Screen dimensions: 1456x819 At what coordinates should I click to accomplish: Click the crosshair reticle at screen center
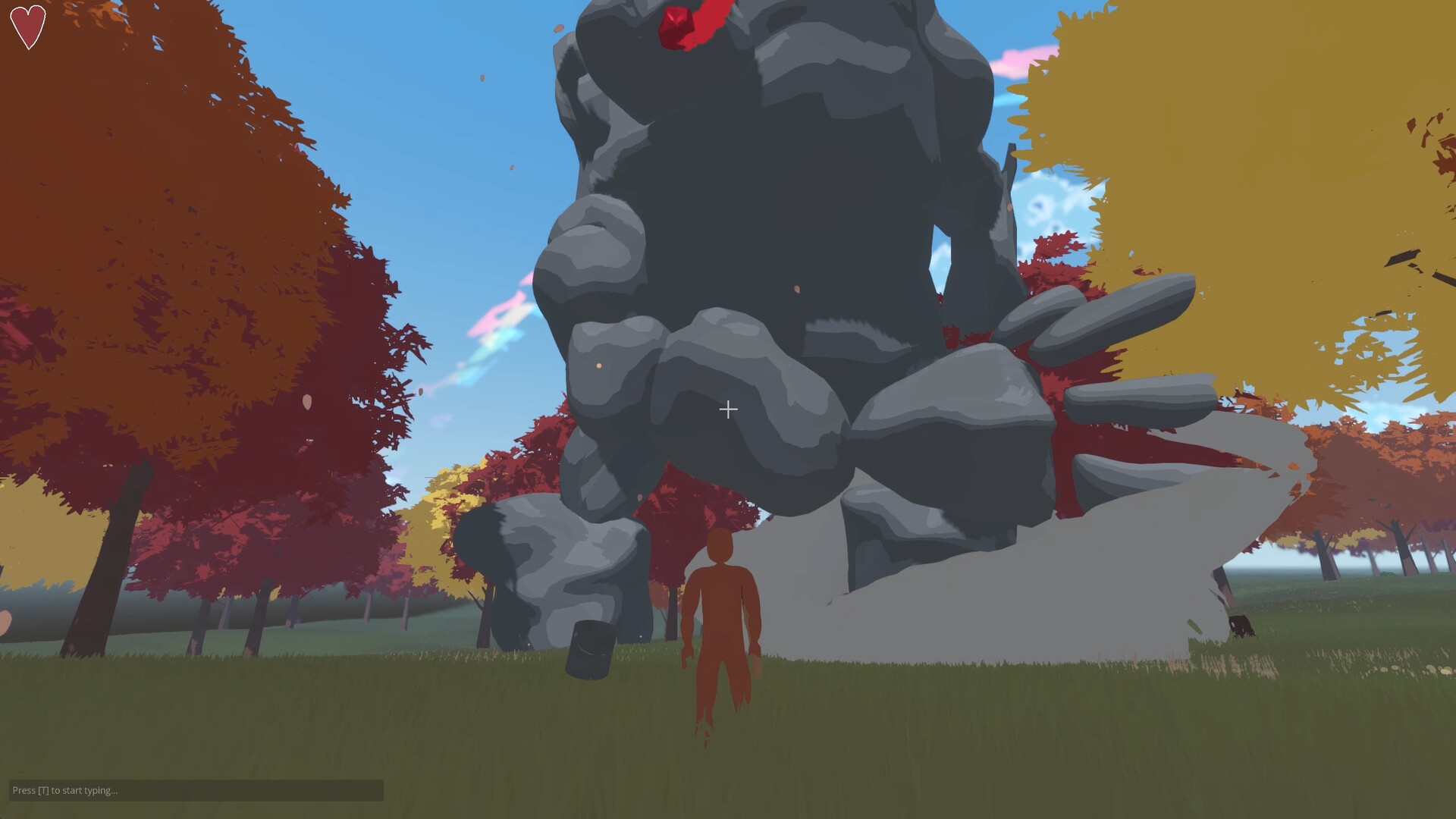tap(728, 409)
